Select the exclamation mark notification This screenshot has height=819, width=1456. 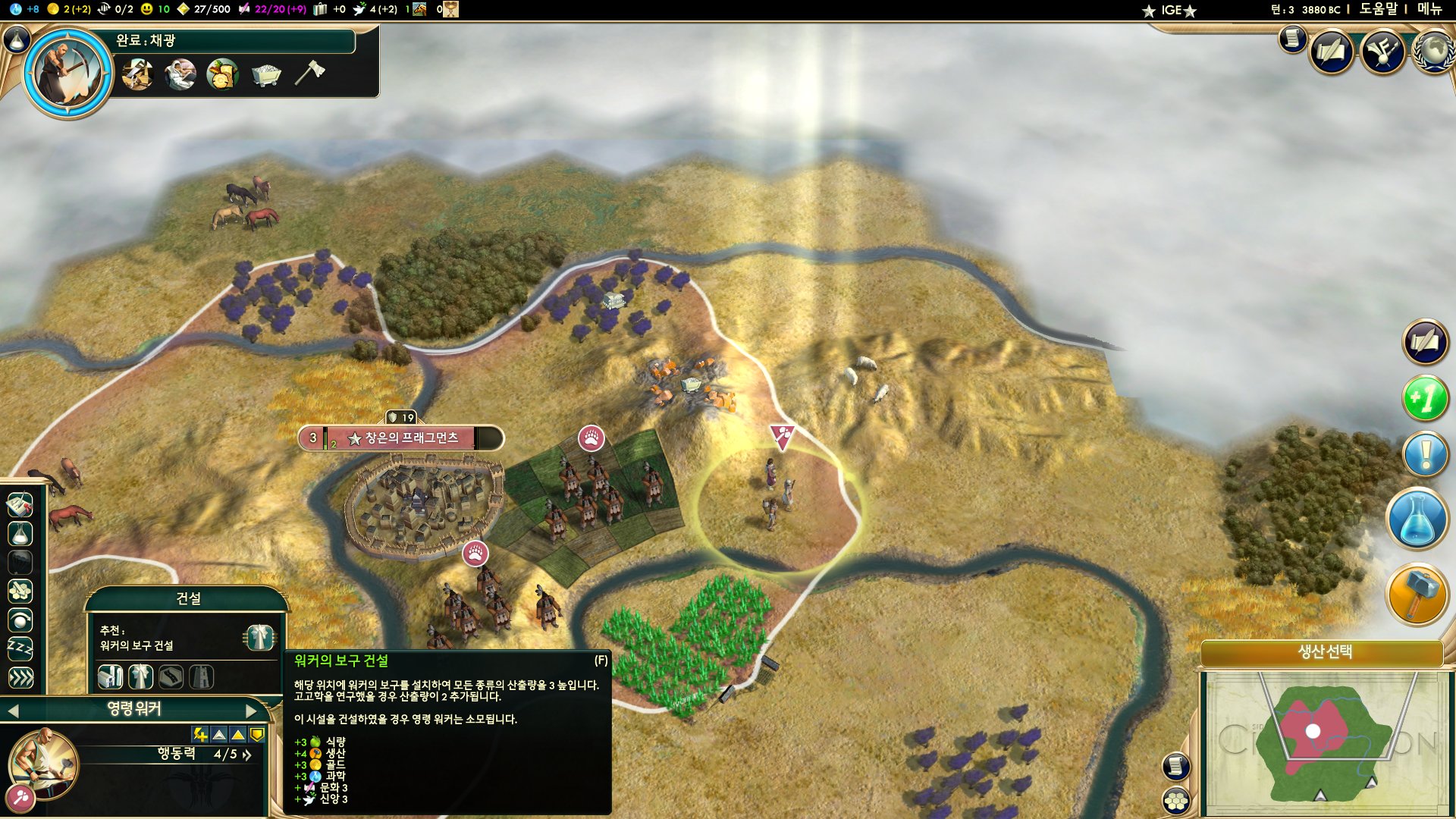(x=1426, y=454)
